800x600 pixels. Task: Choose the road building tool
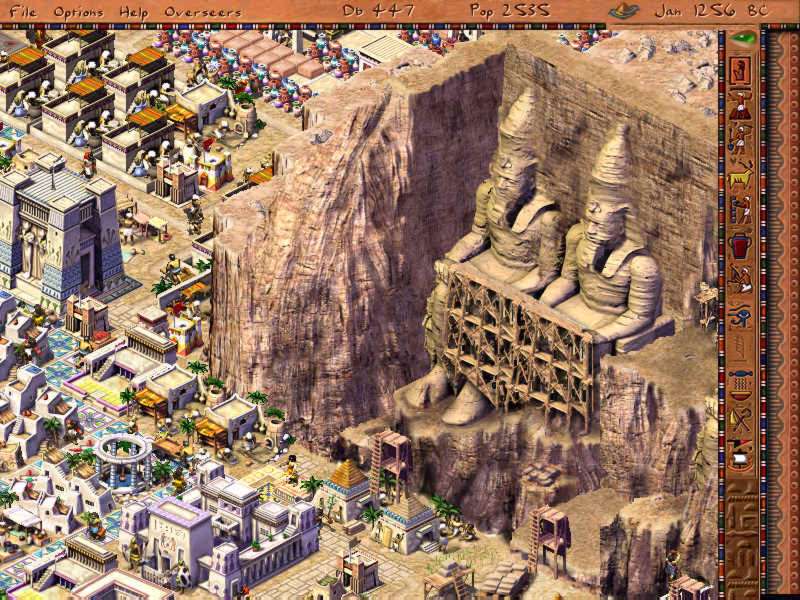[x=741, y=105]
